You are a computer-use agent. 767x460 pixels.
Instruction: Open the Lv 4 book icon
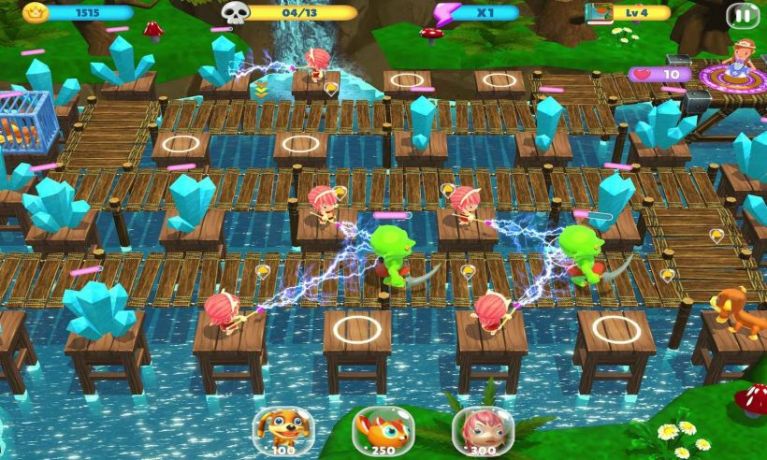click(600, 13)
